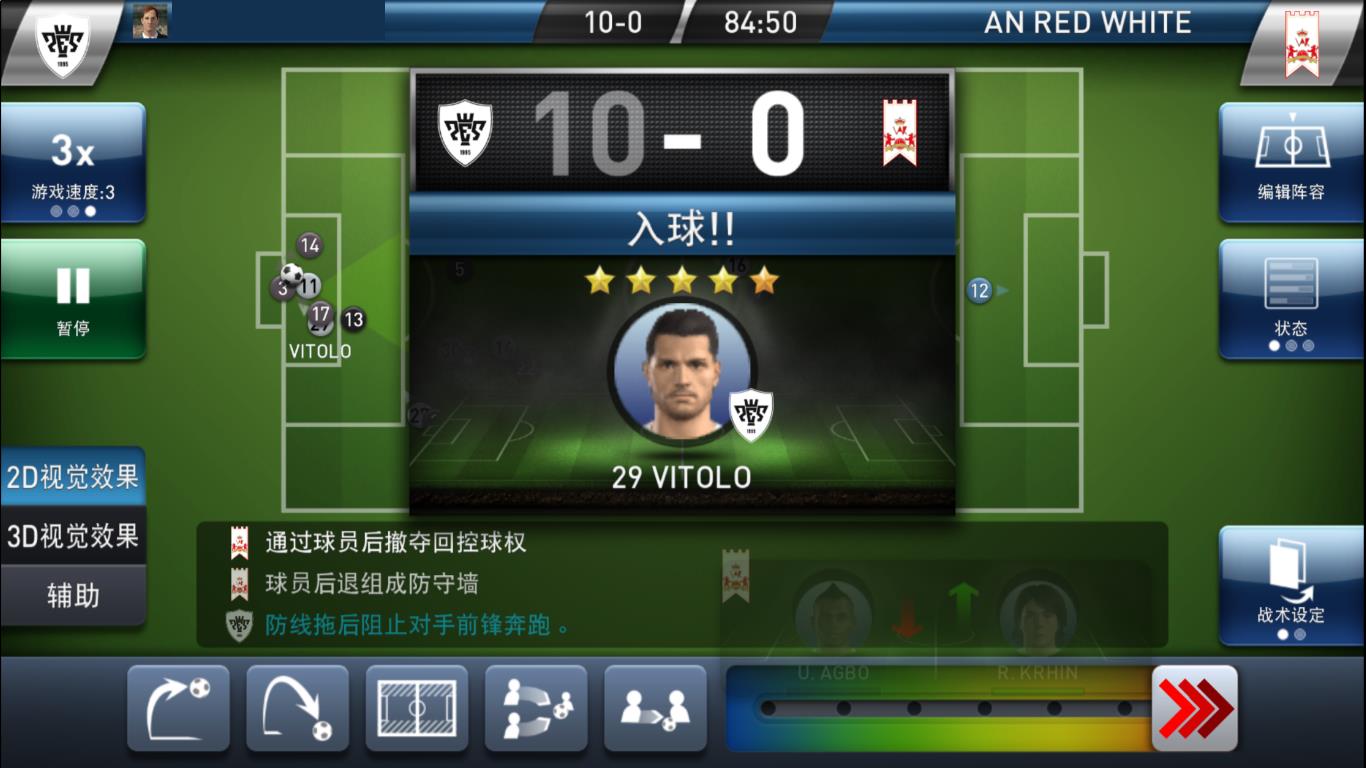The height and width of the screenshot is (768, 1366).
Task: Open 战术设定 tactics settings
Action: click(x=1291, y=585)
